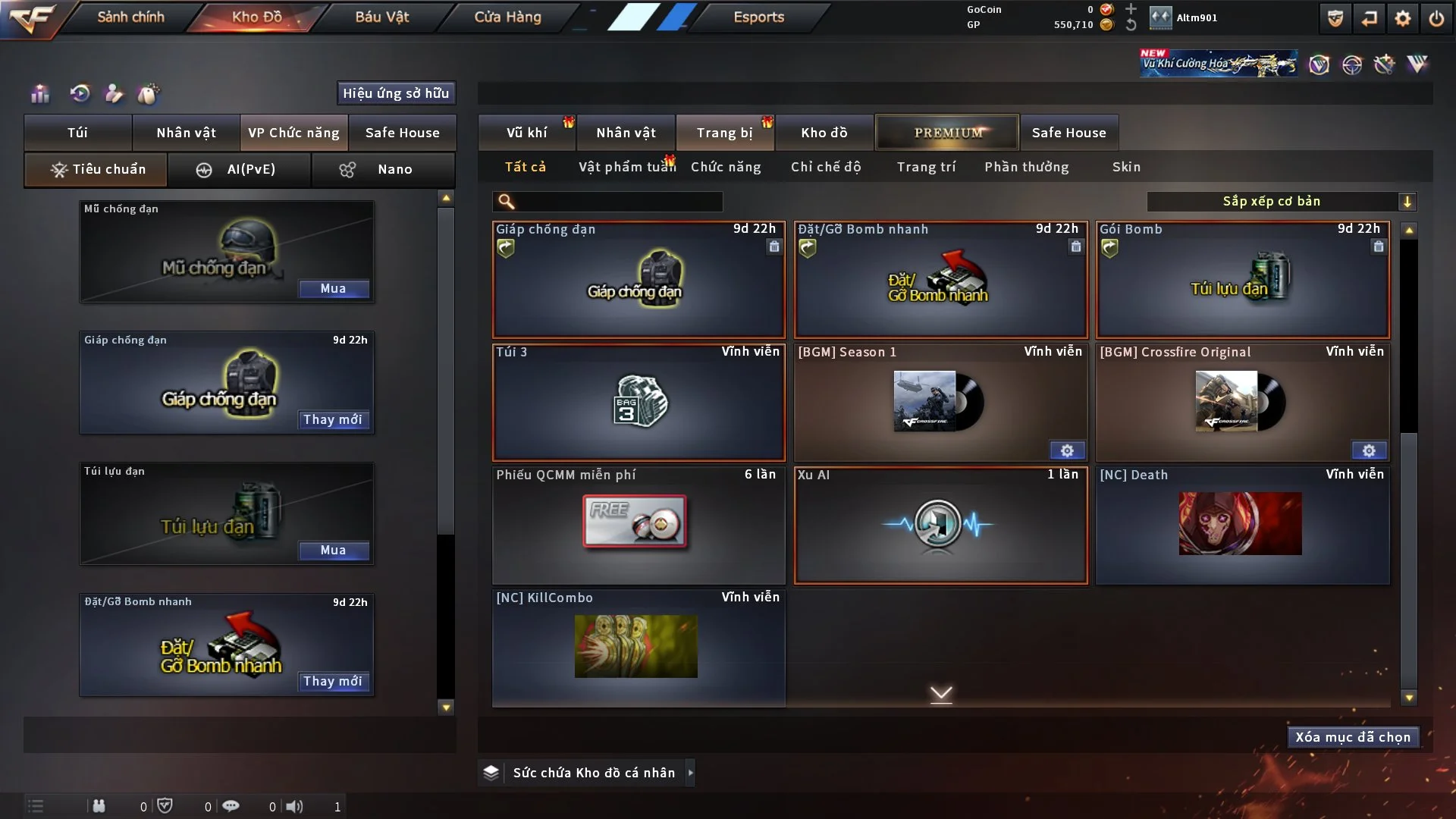Click the inventory search field
This screenshot has height=819, width=1456.
click(x=618, y=202)
